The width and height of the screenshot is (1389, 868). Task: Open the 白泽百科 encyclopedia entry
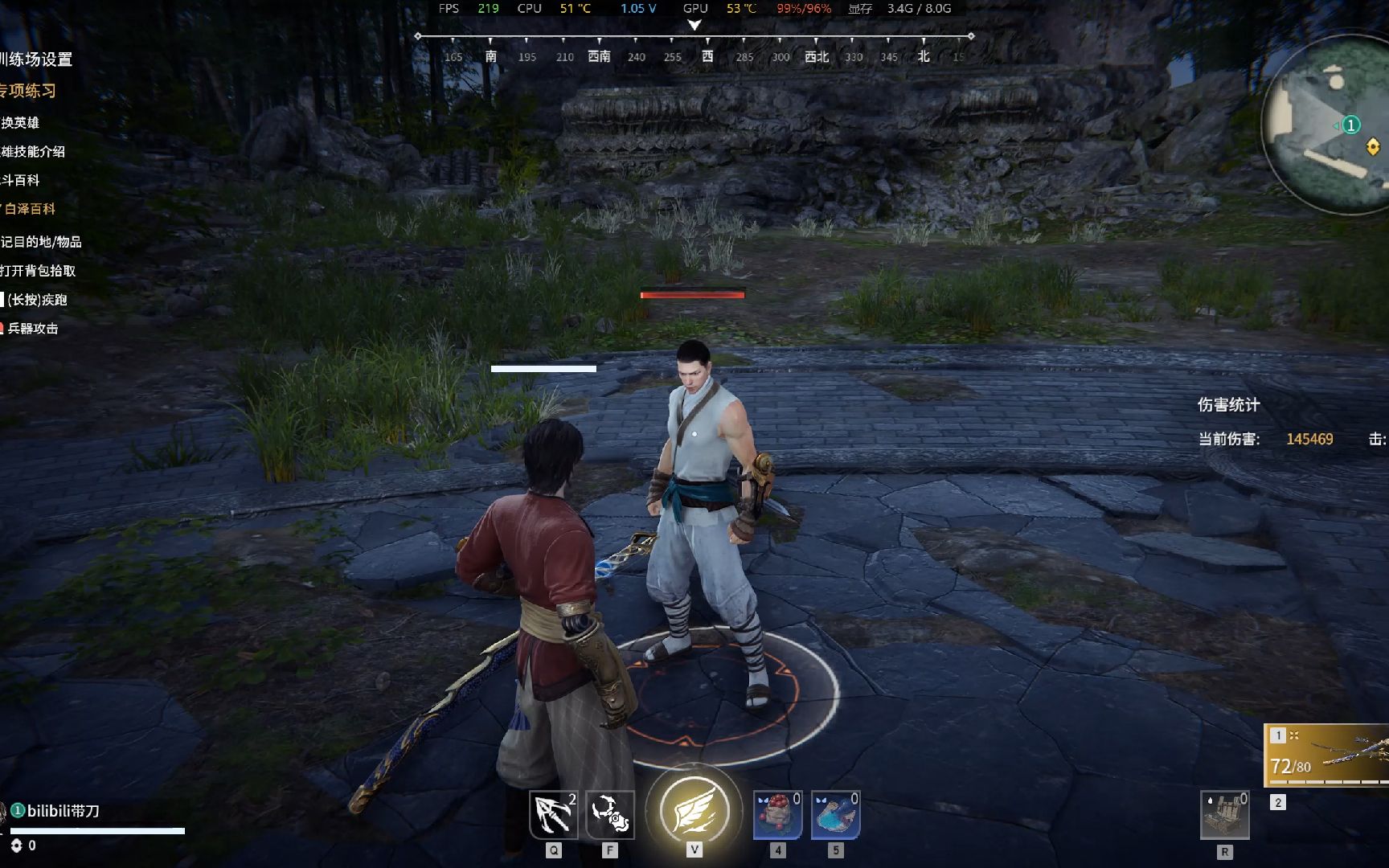30,209
